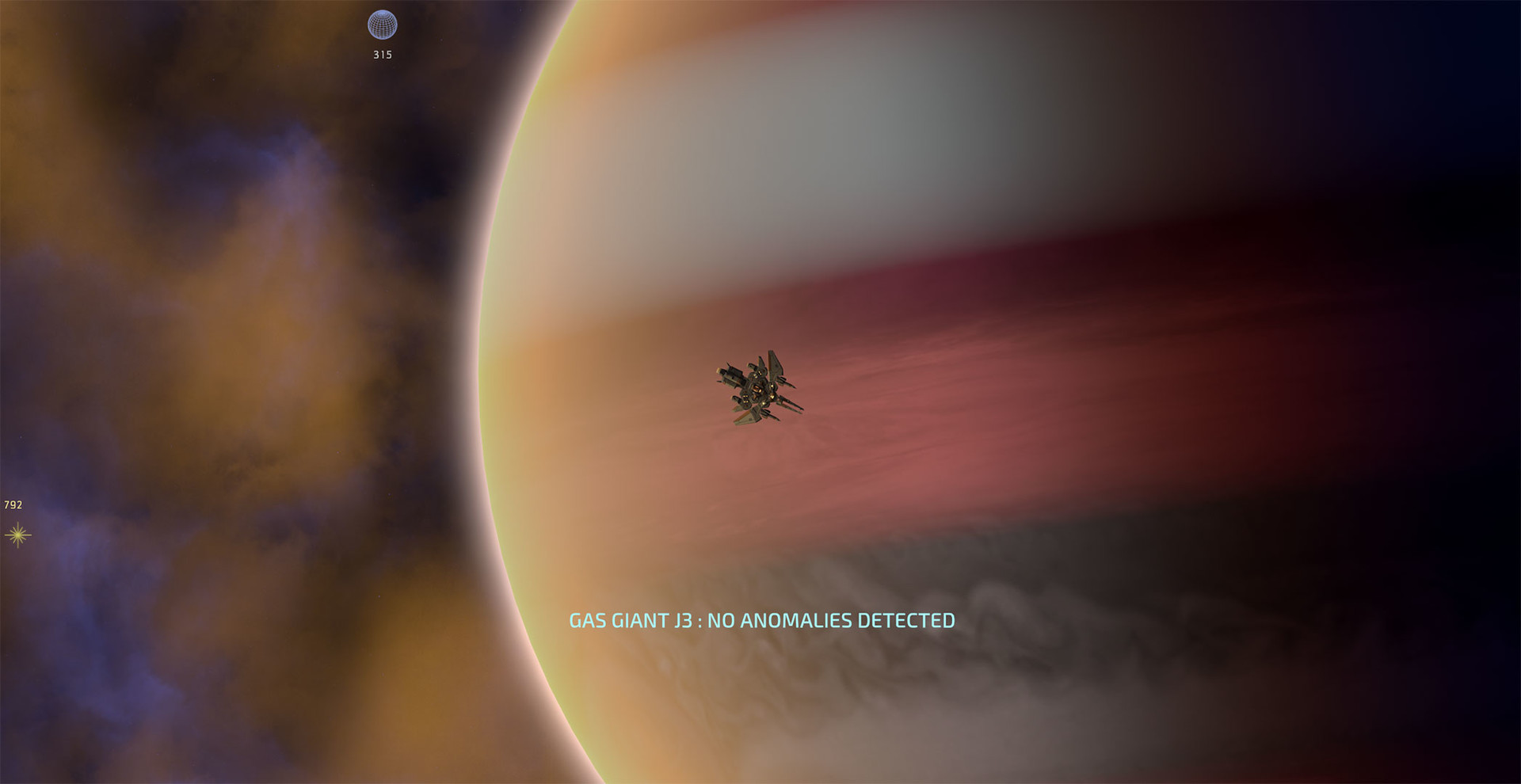1521x784 pixels.
Task: Select the wireframe sphere waypoint marker
Action: pos(381,25)
